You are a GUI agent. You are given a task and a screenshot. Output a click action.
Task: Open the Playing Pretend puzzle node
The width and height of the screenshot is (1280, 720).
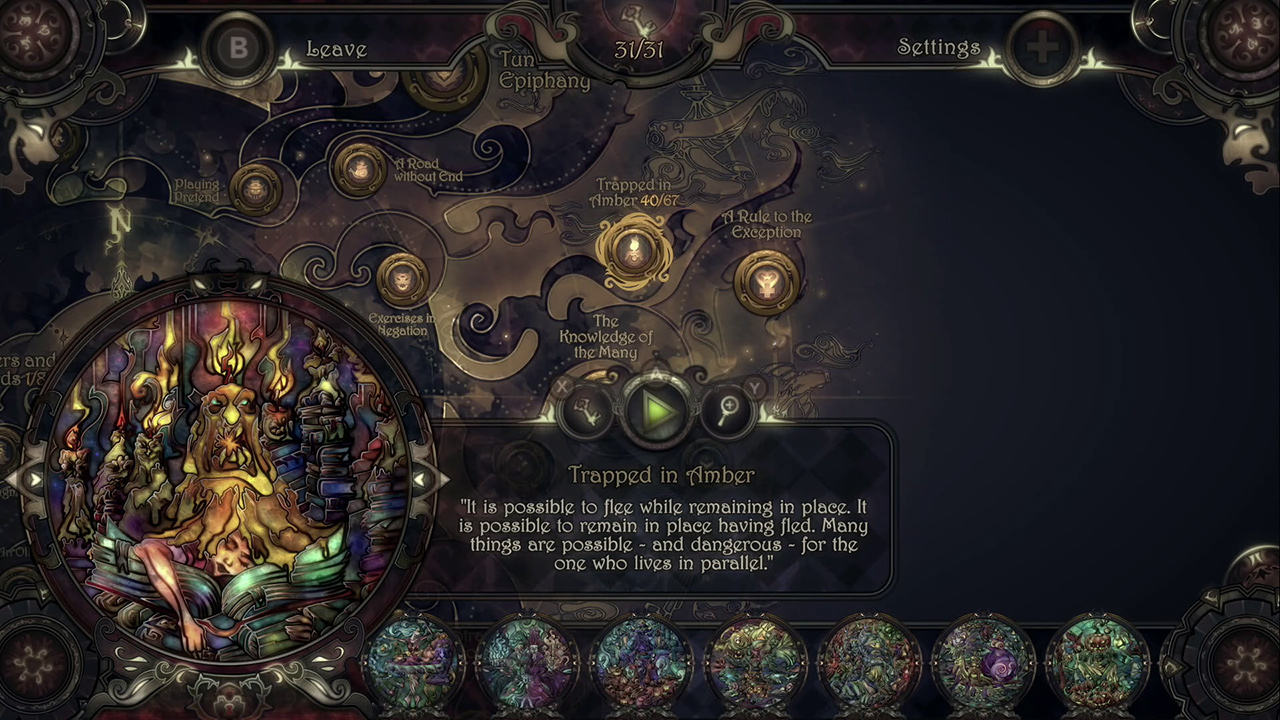point(256,188)
